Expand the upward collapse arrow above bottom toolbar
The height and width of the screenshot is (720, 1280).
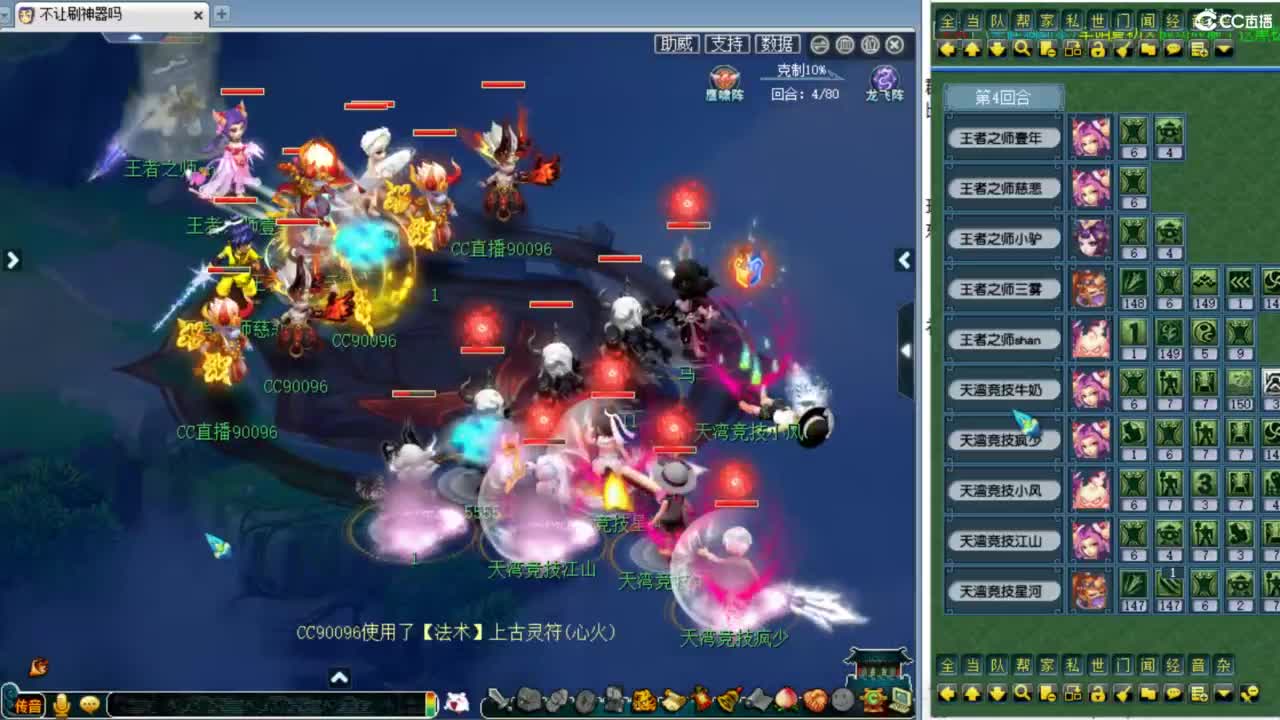(x=340, y=677)
